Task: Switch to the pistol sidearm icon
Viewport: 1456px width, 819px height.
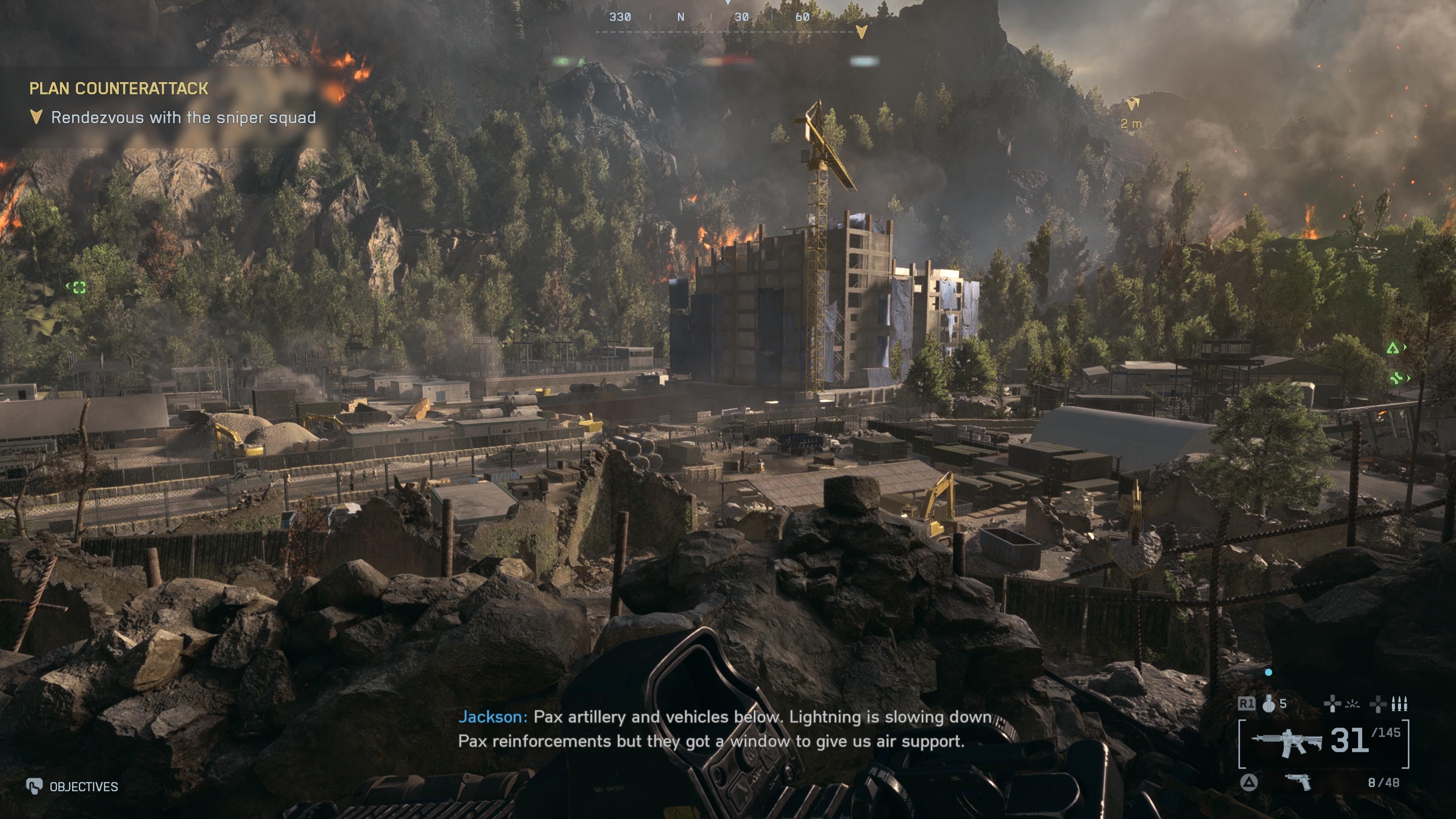Action: coord(1298,782)
